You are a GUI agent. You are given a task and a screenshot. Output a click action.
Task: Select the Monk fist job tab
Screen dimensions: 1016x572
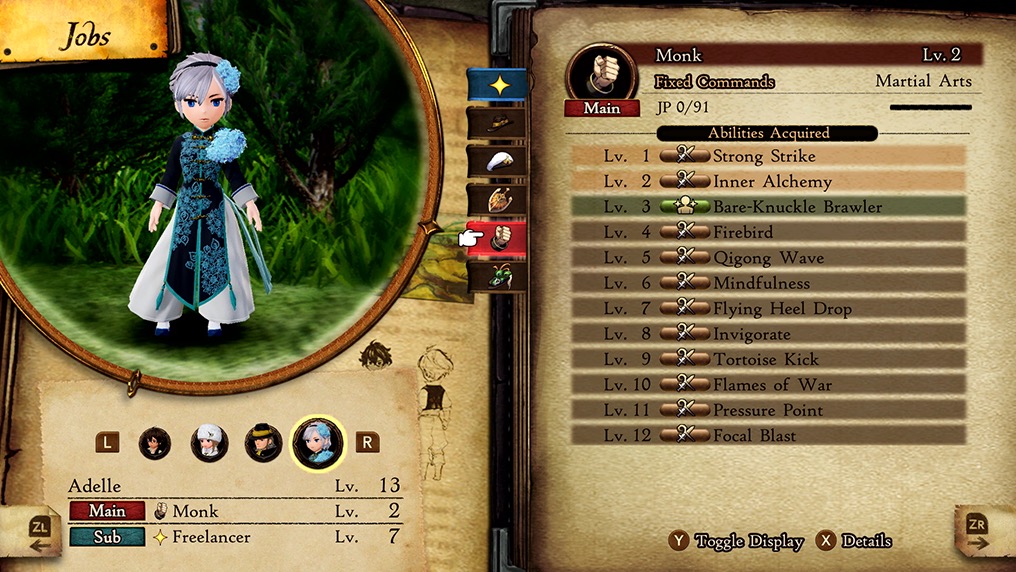[x=497, y=238]
